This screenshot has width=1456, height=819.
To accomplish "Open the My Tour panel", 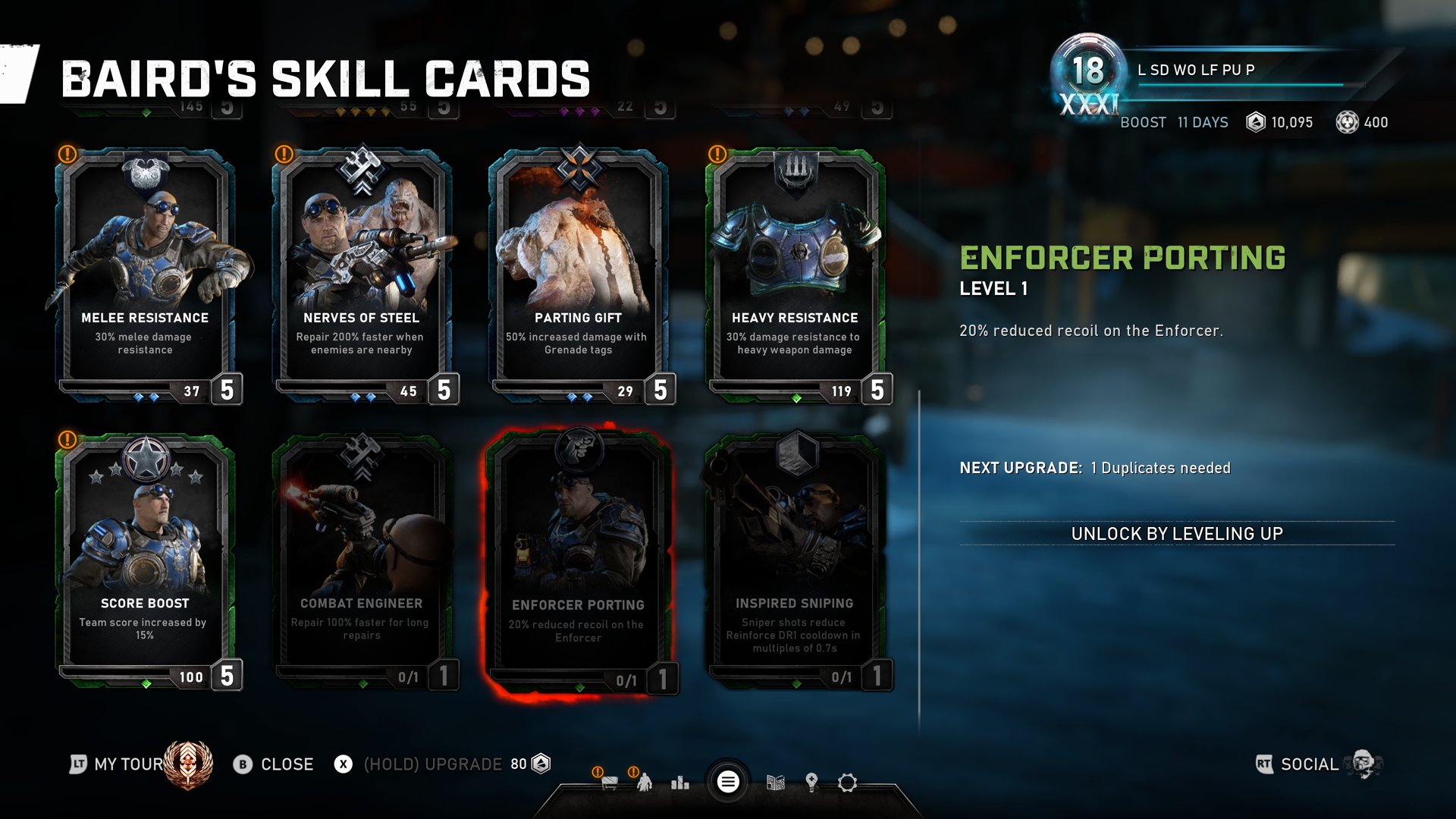I will point(127,764).
